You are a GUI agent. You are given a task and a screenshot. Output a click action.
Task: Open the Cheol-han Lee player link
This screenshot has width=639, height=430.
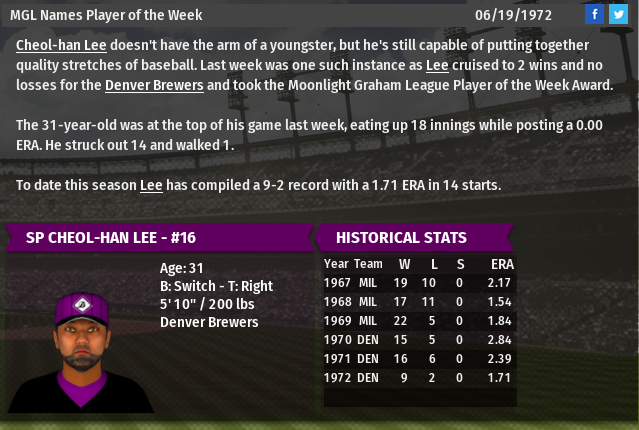tap(58, 46)
